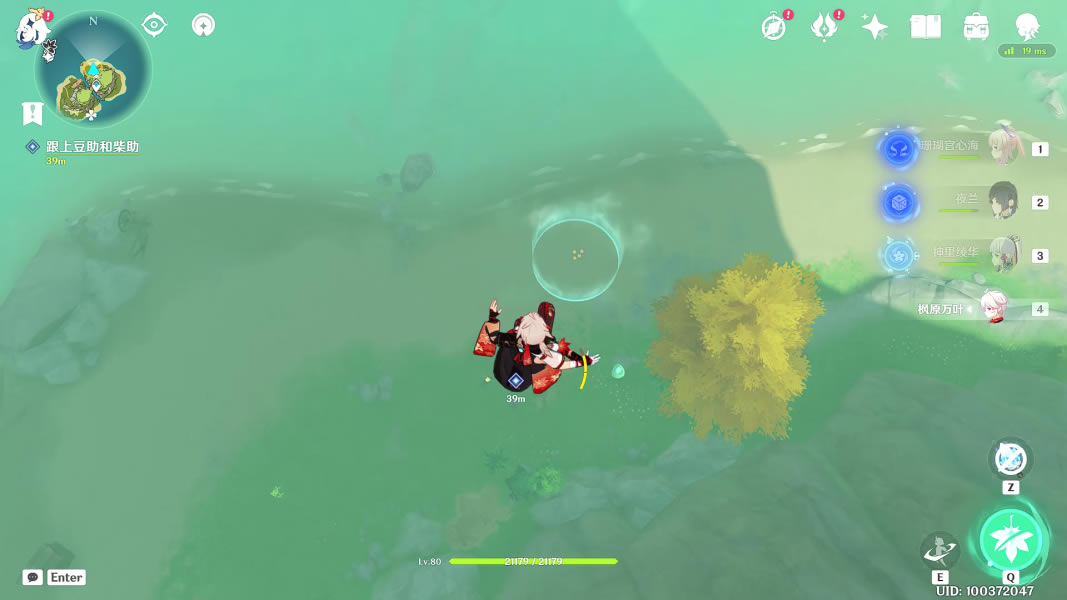The image size is (1067, 600).
Task: Open the Paimon main menu
Action: click(33, 30)
